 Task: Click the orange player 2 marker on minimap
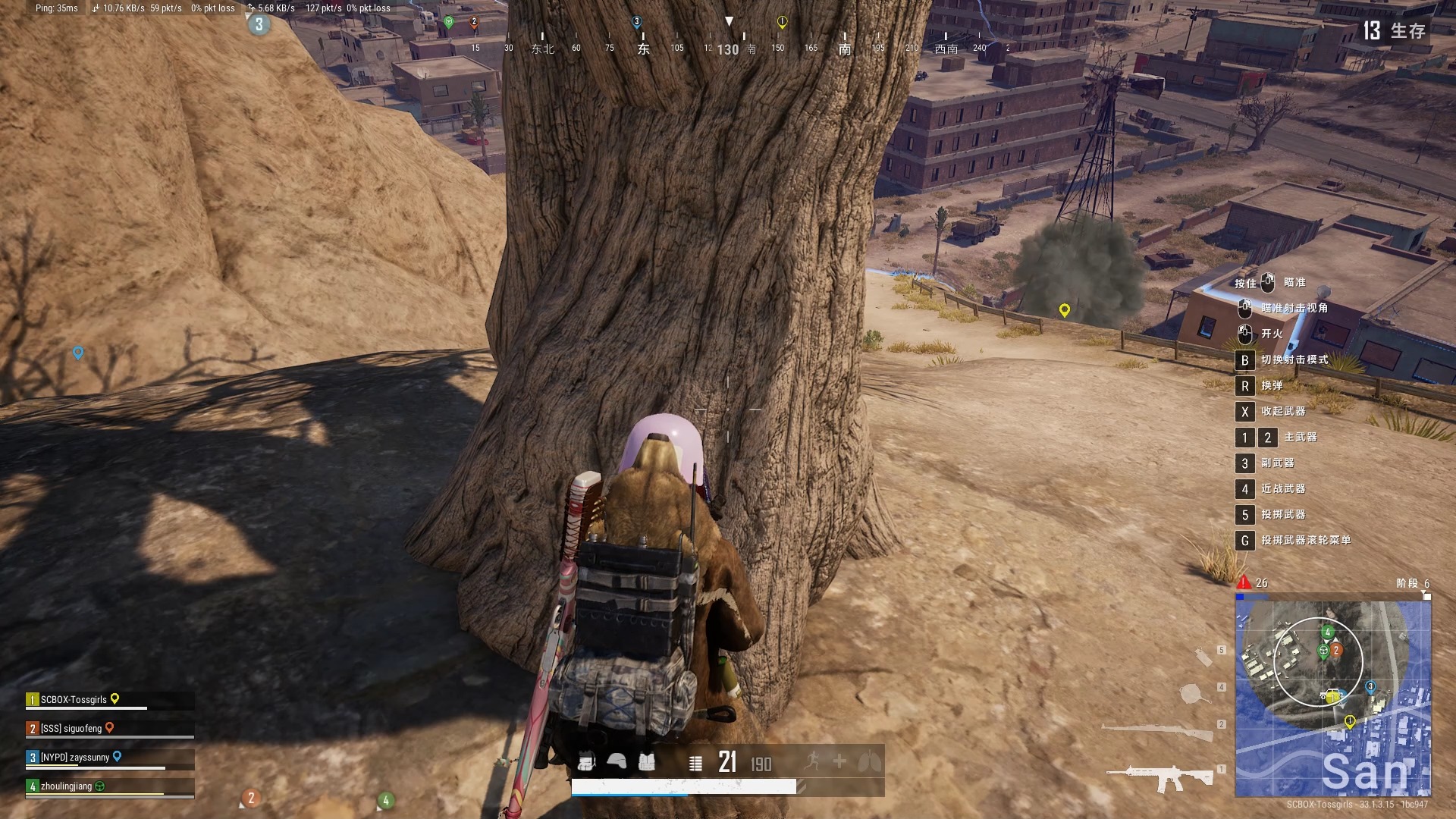[x=1337, y=650]
